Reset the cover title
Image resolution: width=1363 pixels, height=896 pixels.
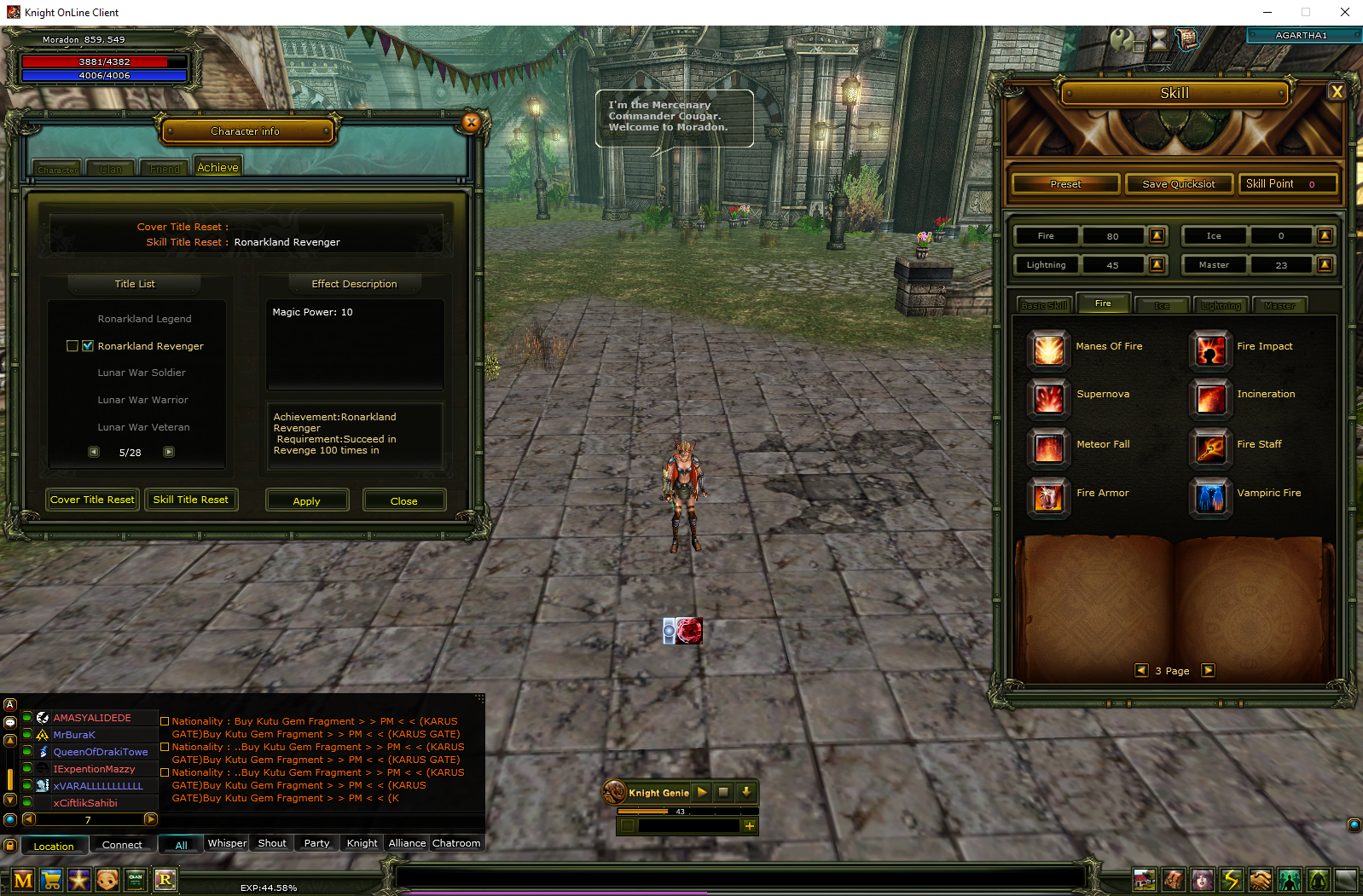[92, 500]
